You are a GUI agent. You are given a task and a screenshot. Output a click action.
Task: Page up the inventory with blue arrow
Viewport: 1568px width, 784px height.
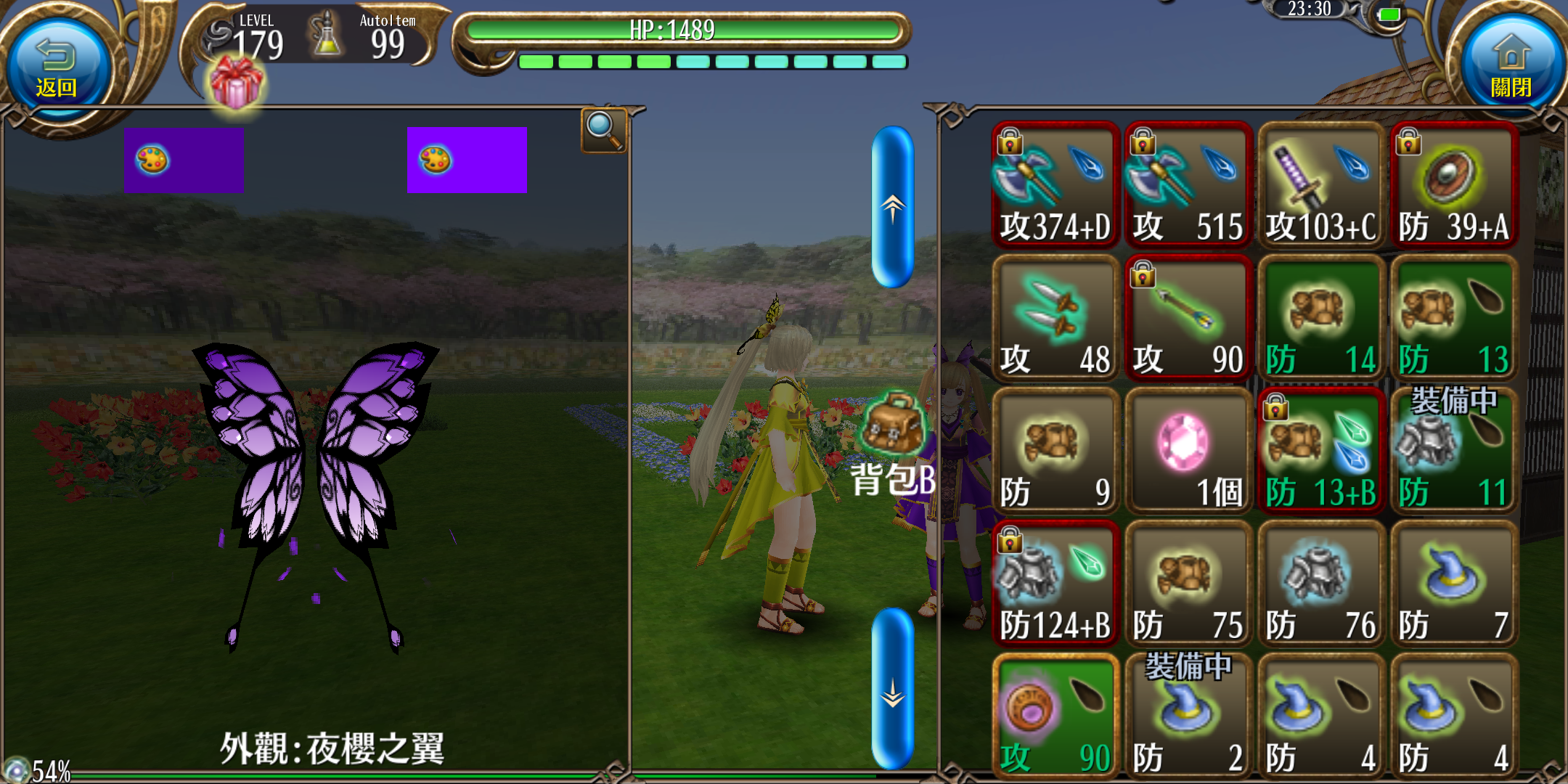click(892, 208)
